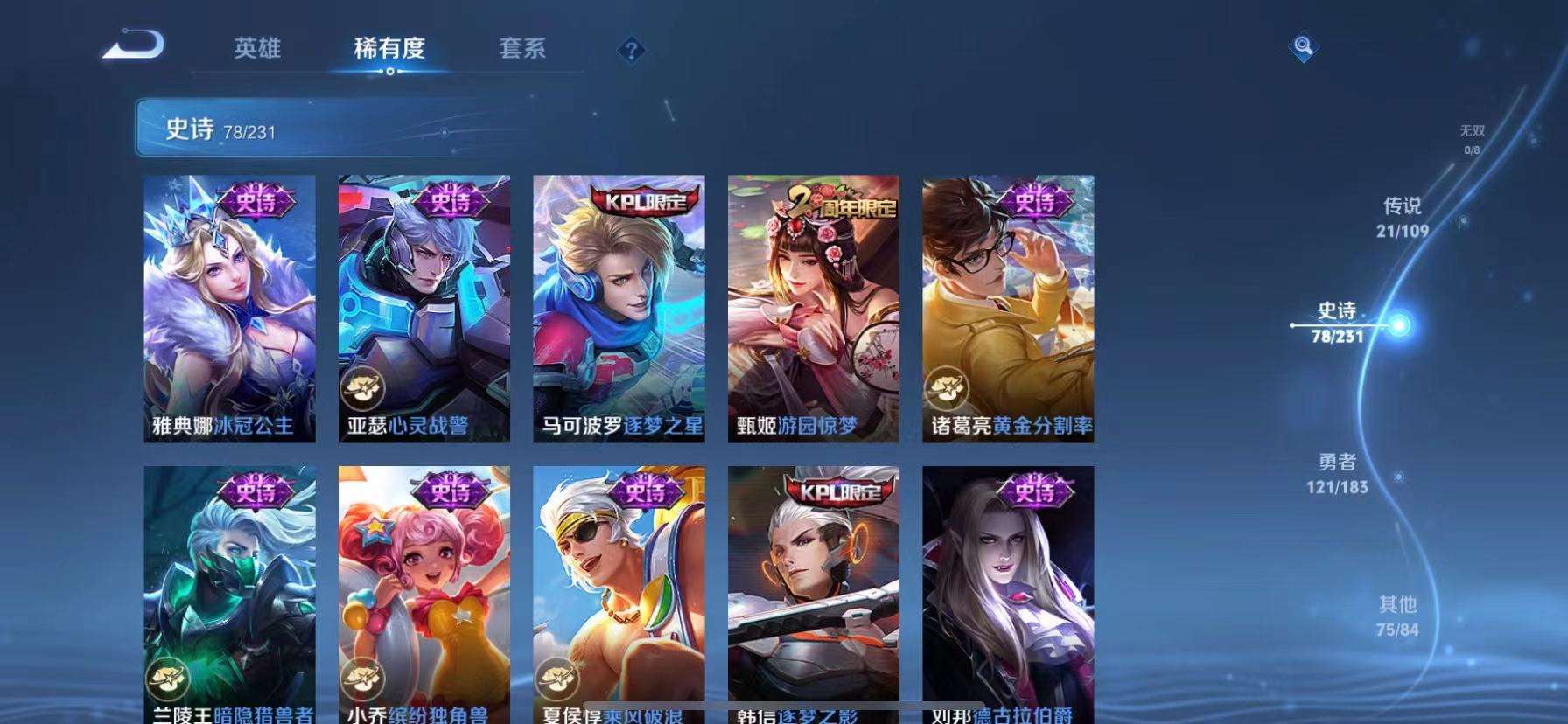Switch to the 英雄 tab
1568x724 pixels.
(258, 50)
